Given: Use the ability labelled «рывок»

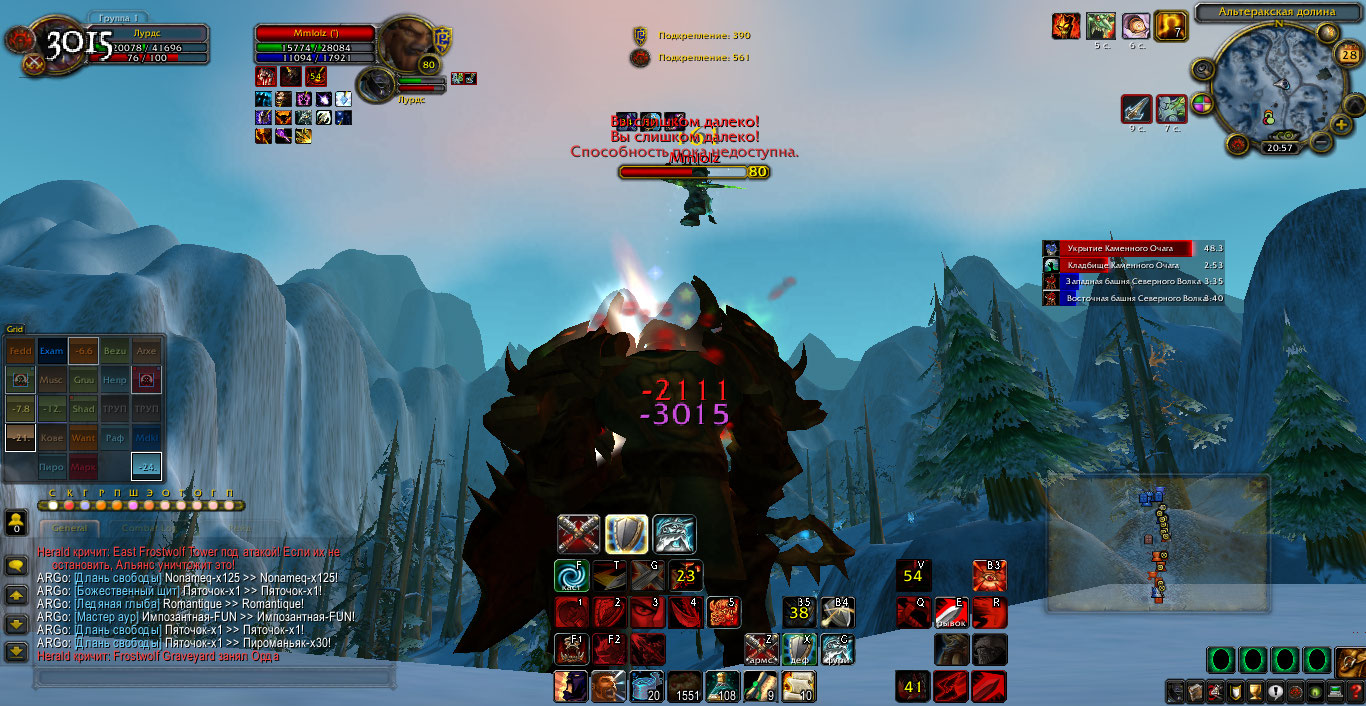Looking at the screenshot, I should 950,612.
